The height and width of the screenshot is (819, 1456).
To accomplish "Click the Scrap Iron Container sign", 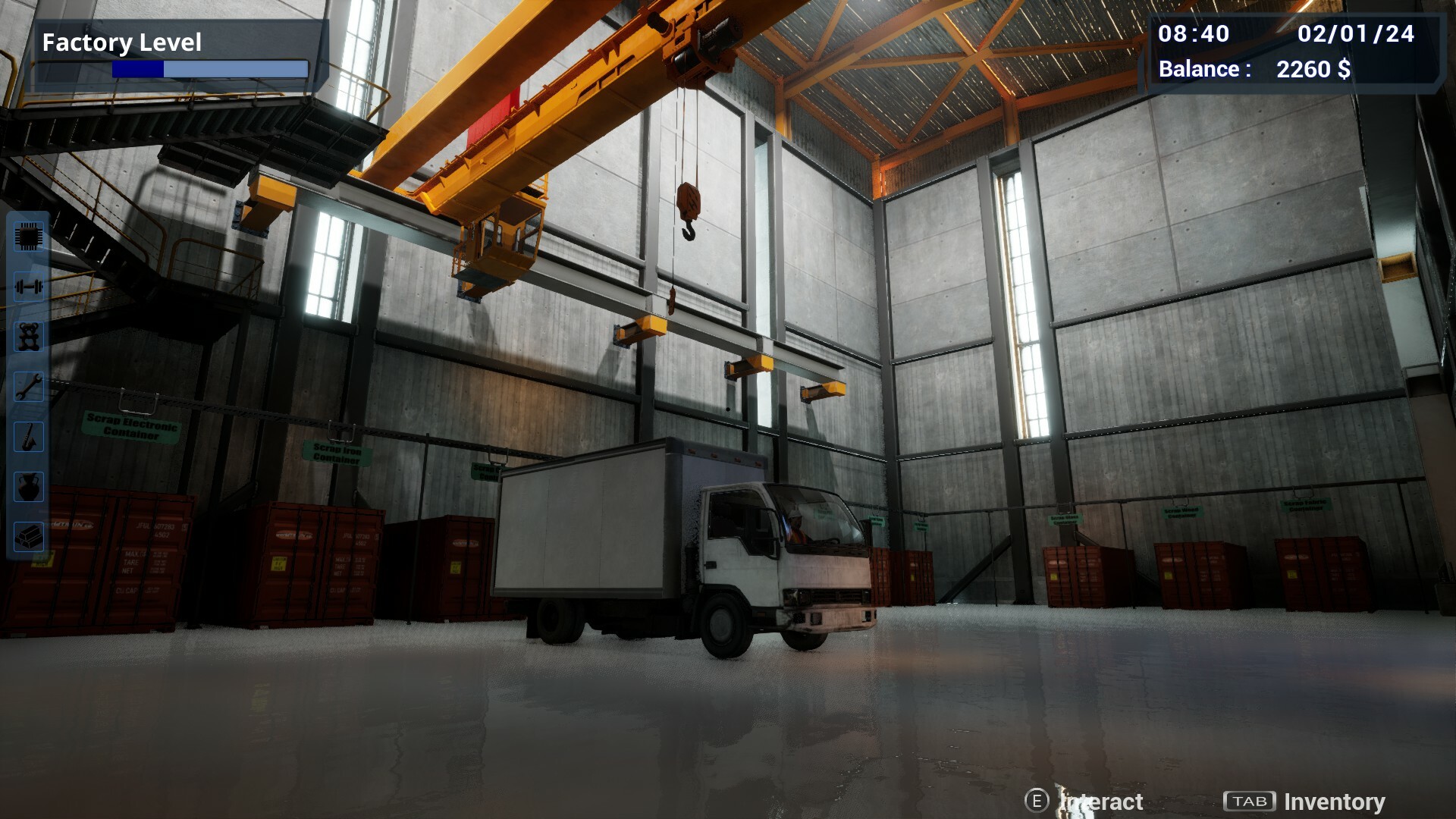I will tap(334, 453).
